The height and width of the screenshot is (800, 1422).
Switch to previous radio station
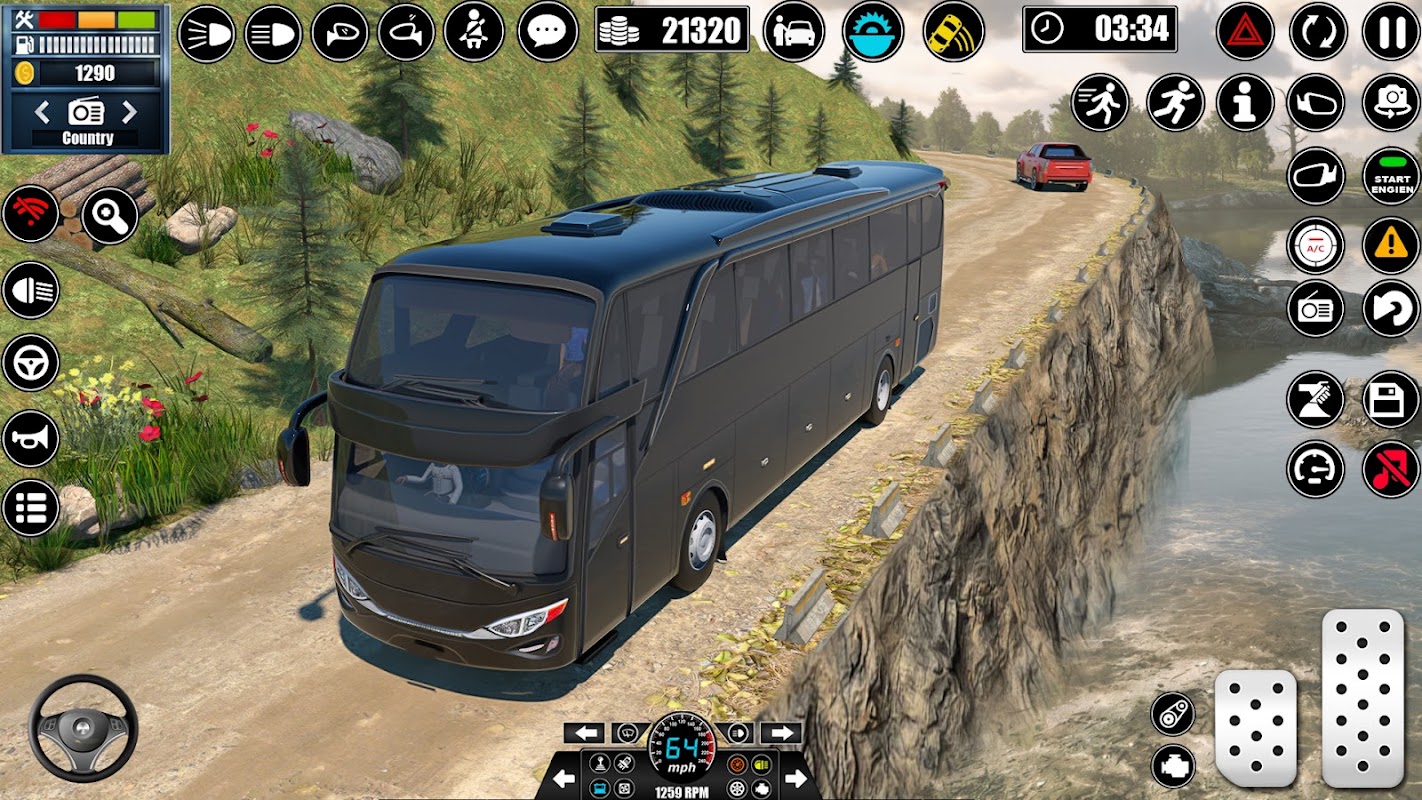pos(42,109)
